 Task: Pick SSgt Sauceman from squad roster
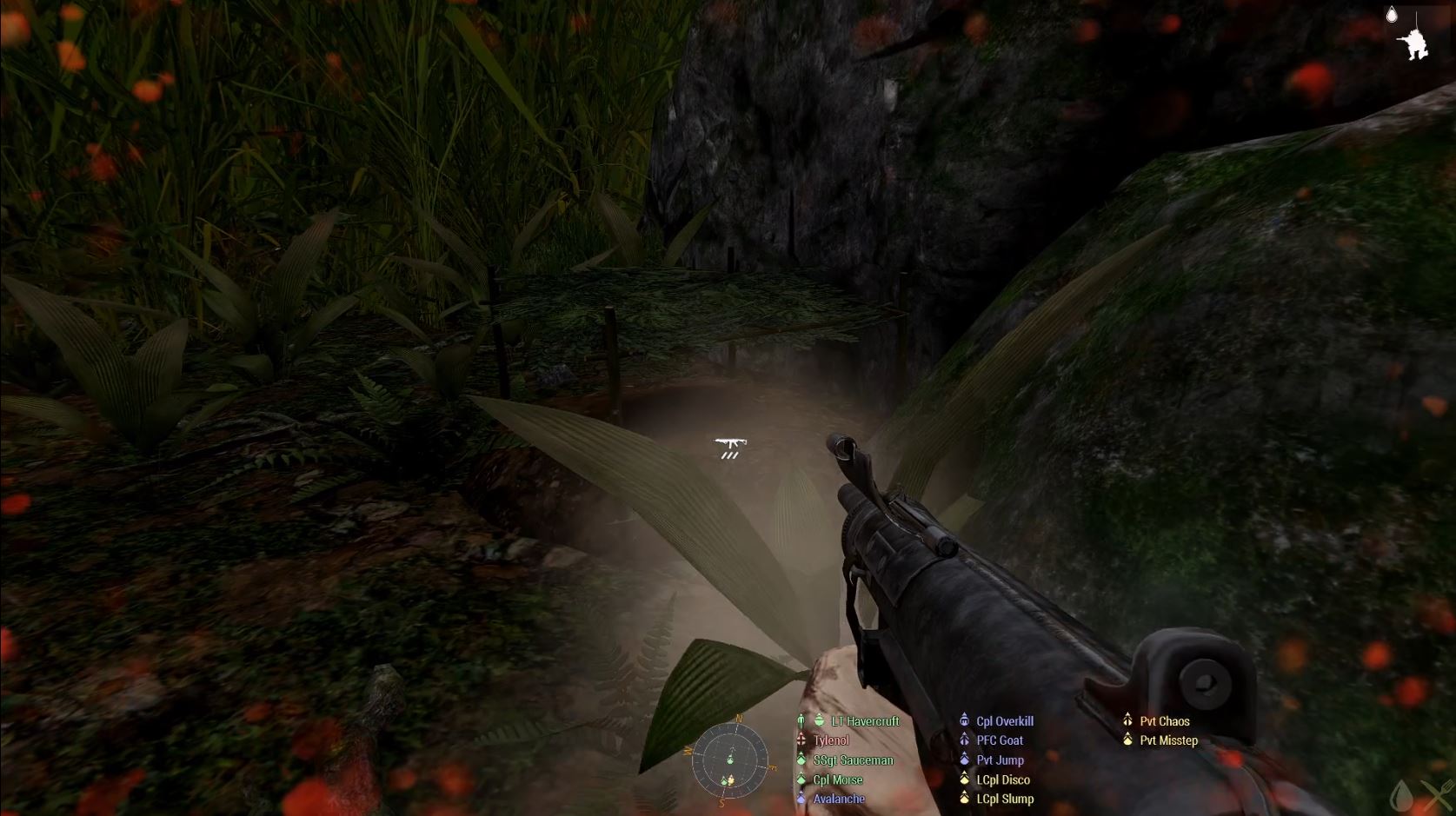(x=852, y=760)
